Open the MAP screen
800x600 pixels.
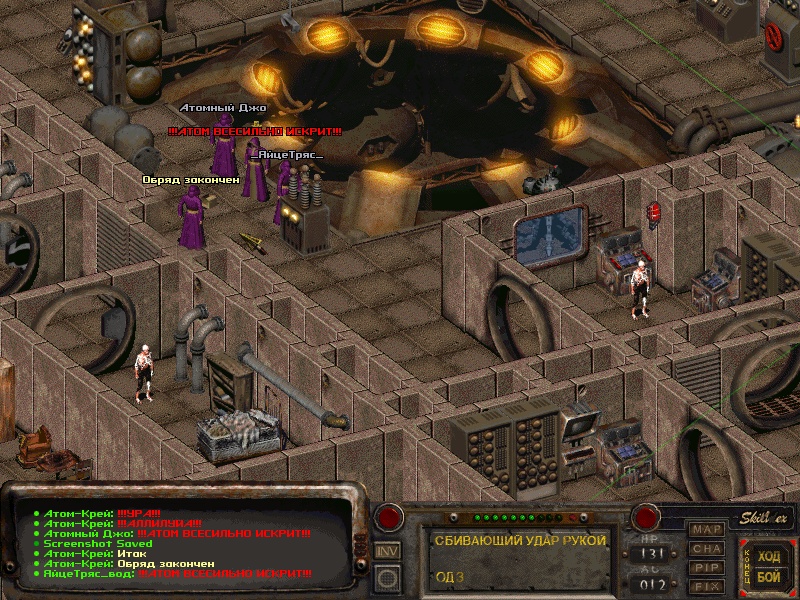tap(707, 529)
